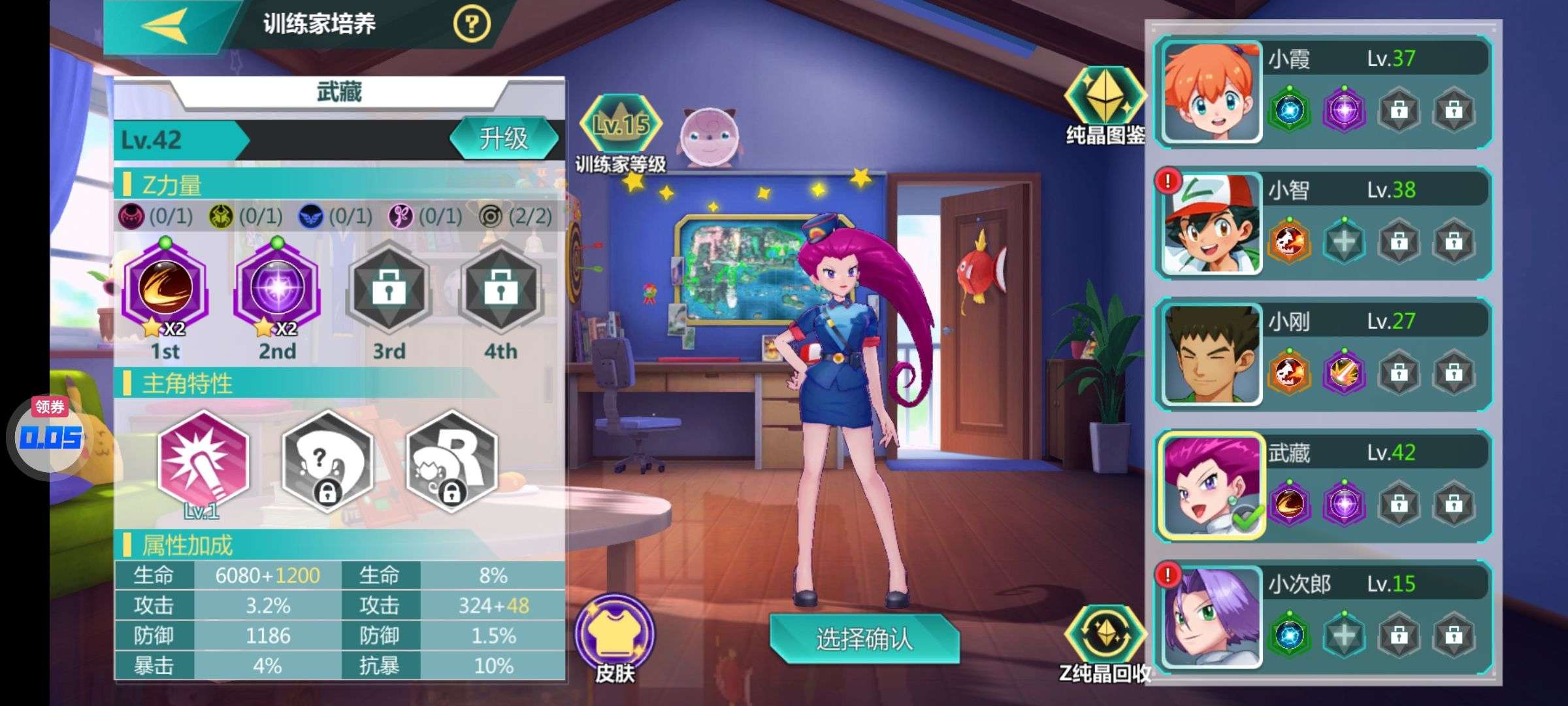Add a crystal to 小智's empty plus slot
Viewport: 1568px width, 706px height.
click(1344, 242)
